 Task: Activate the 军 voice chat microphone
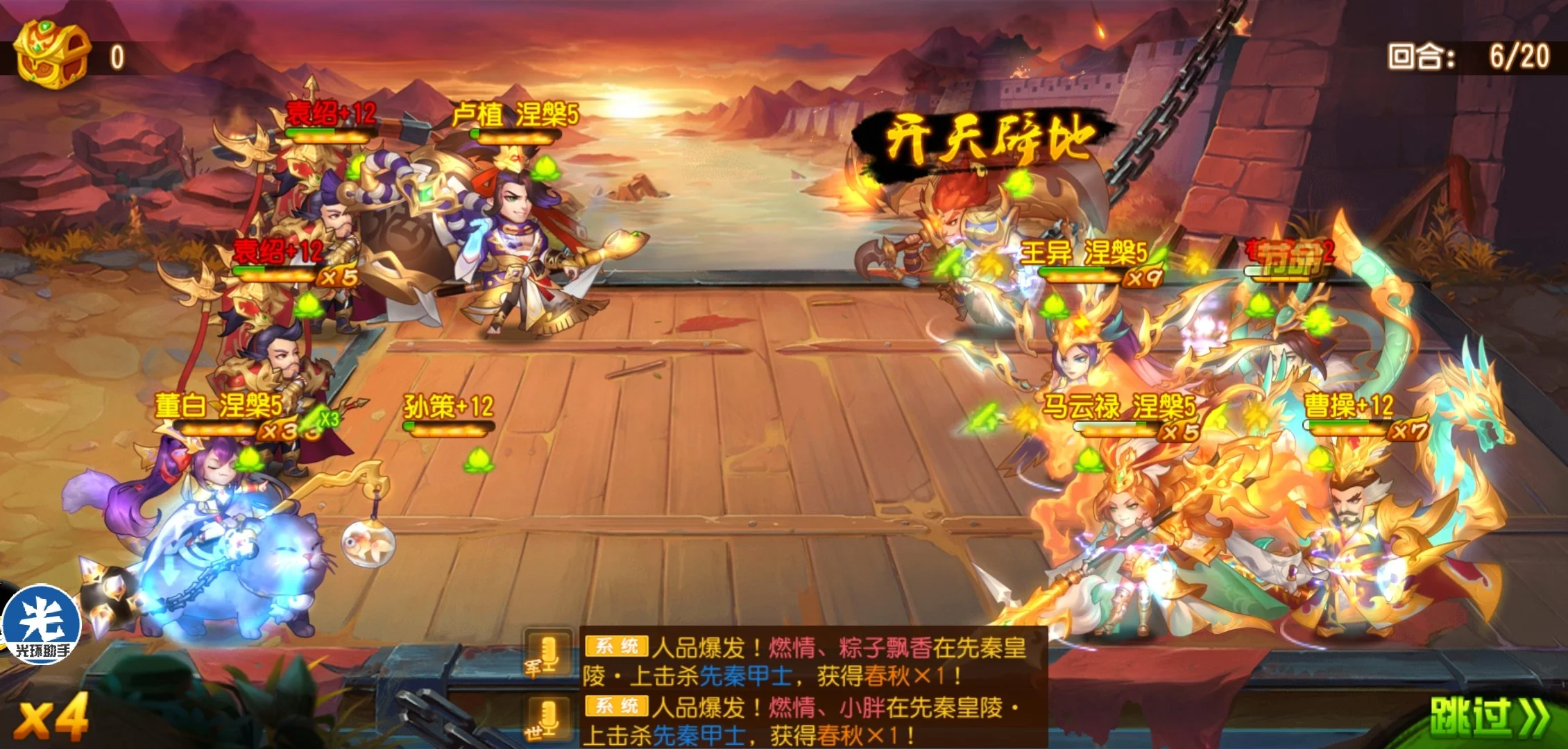pos(547,655)
